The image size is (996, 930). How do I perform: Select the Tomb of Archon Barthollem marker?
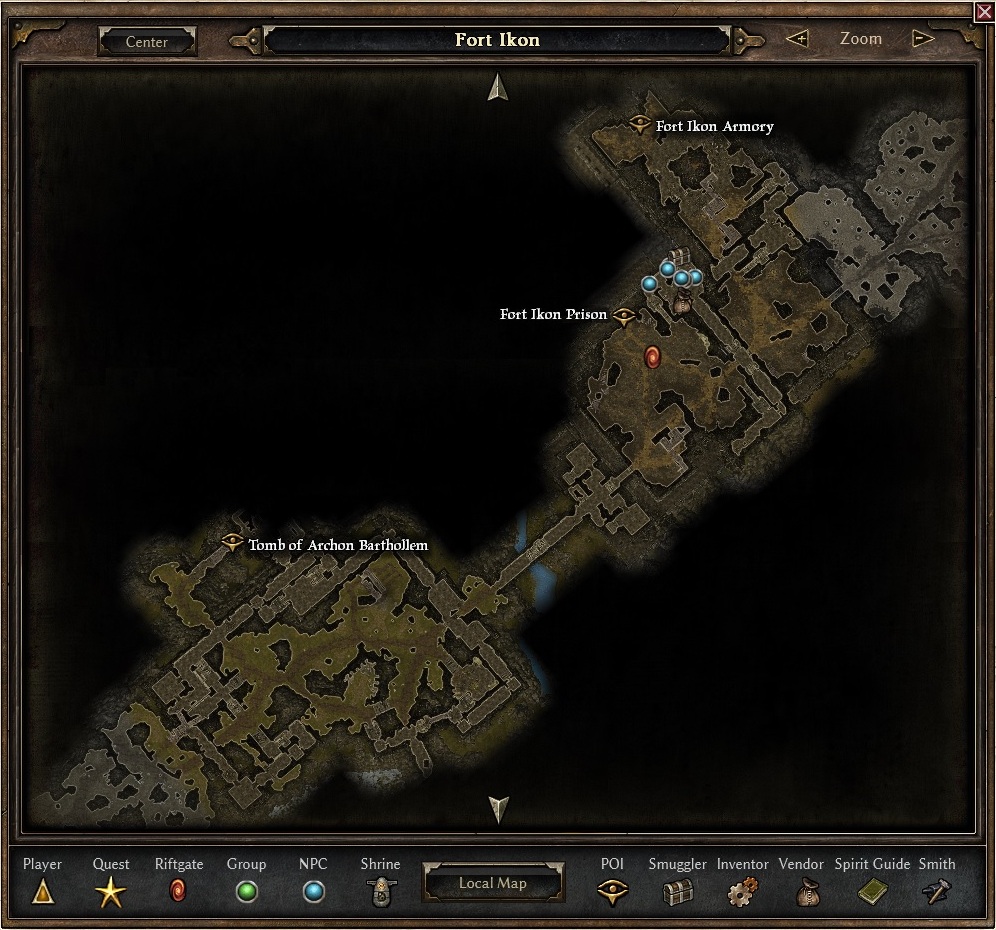coord(232,543)
